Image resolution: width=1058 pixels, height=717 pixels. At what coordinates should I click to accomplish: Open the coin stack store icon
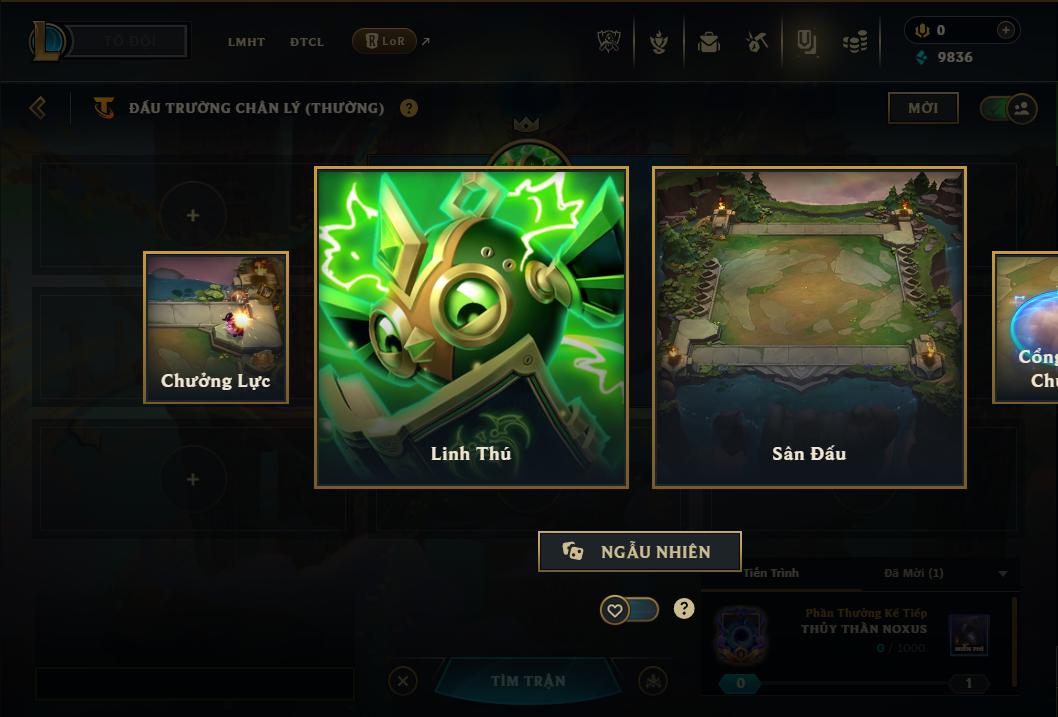click(x=854, y=42)
